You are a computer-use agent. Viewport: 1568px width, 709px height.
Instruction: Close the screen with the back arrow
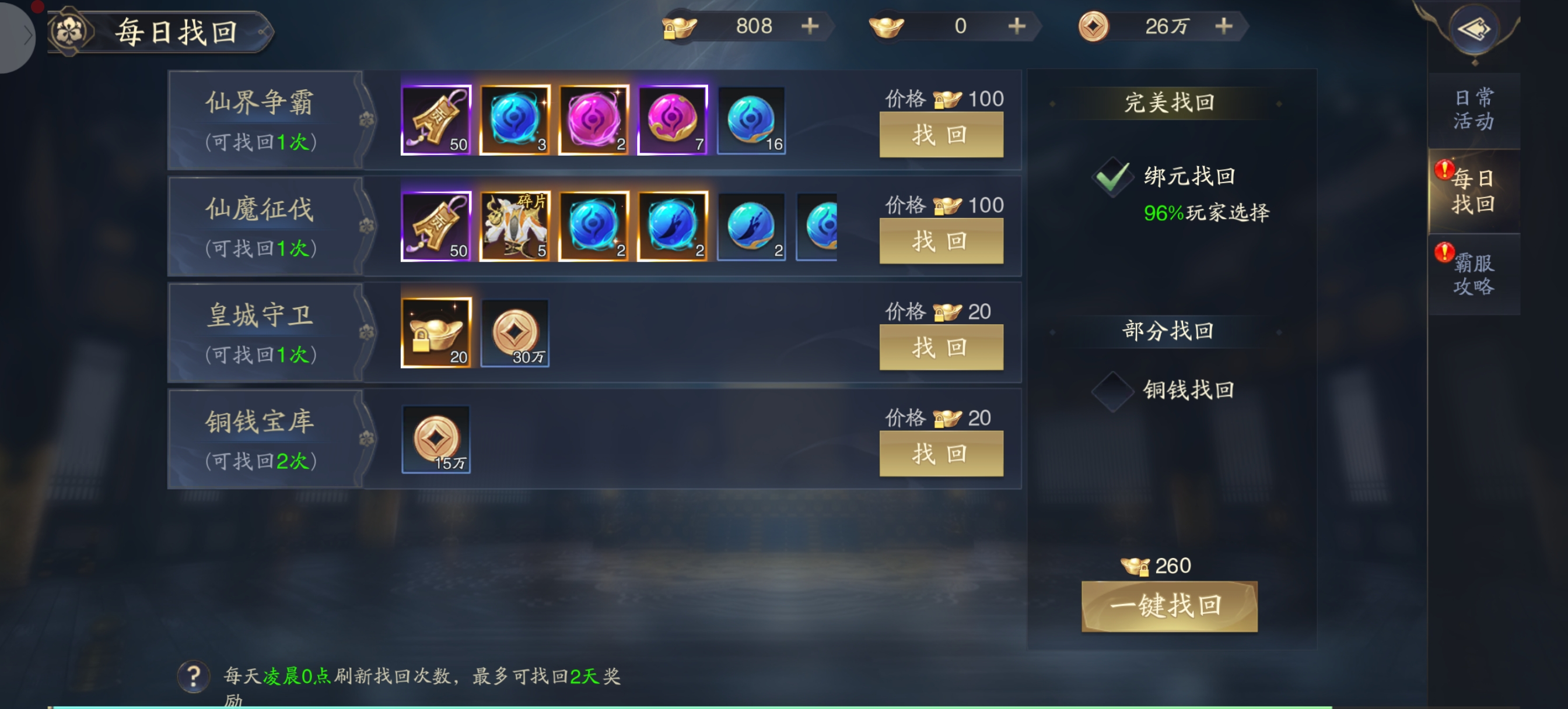(1473, 29)
